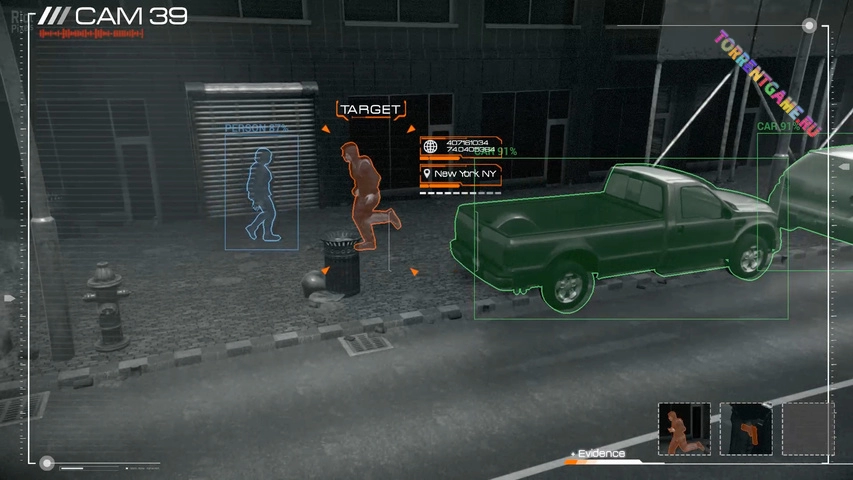Click the empty evidence slot

(807, 429)
